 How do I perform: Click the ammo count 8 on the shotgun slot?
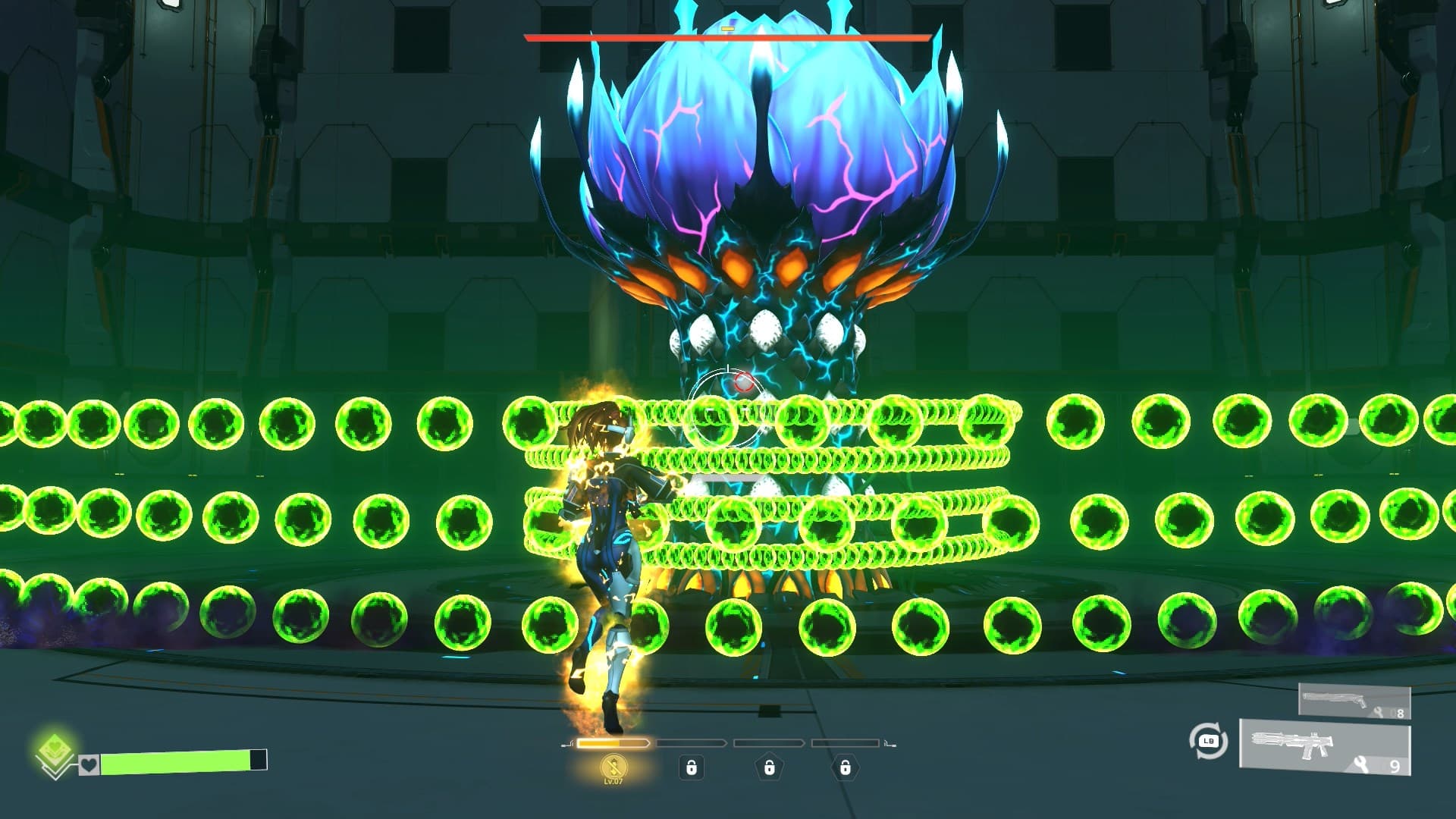pyautogui.click(x=1400, y=713)
